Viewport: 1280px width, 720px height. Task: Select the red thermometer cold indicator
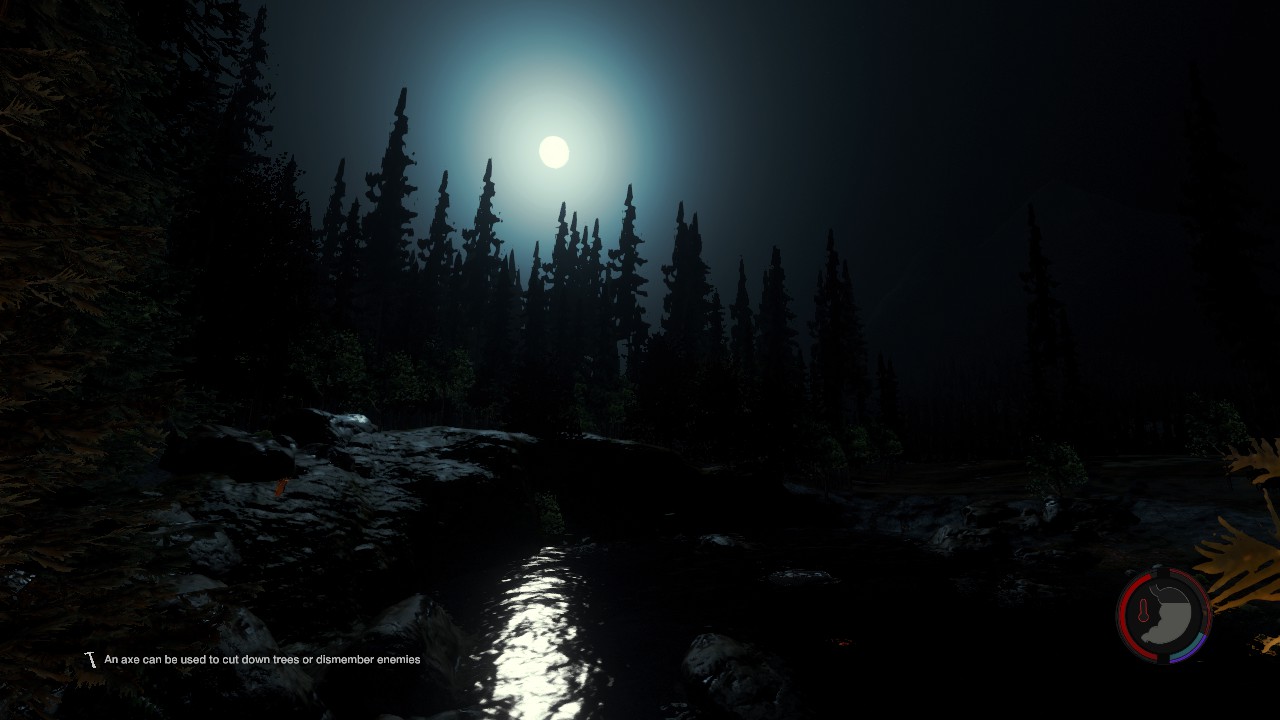[x=1142, y=612]
